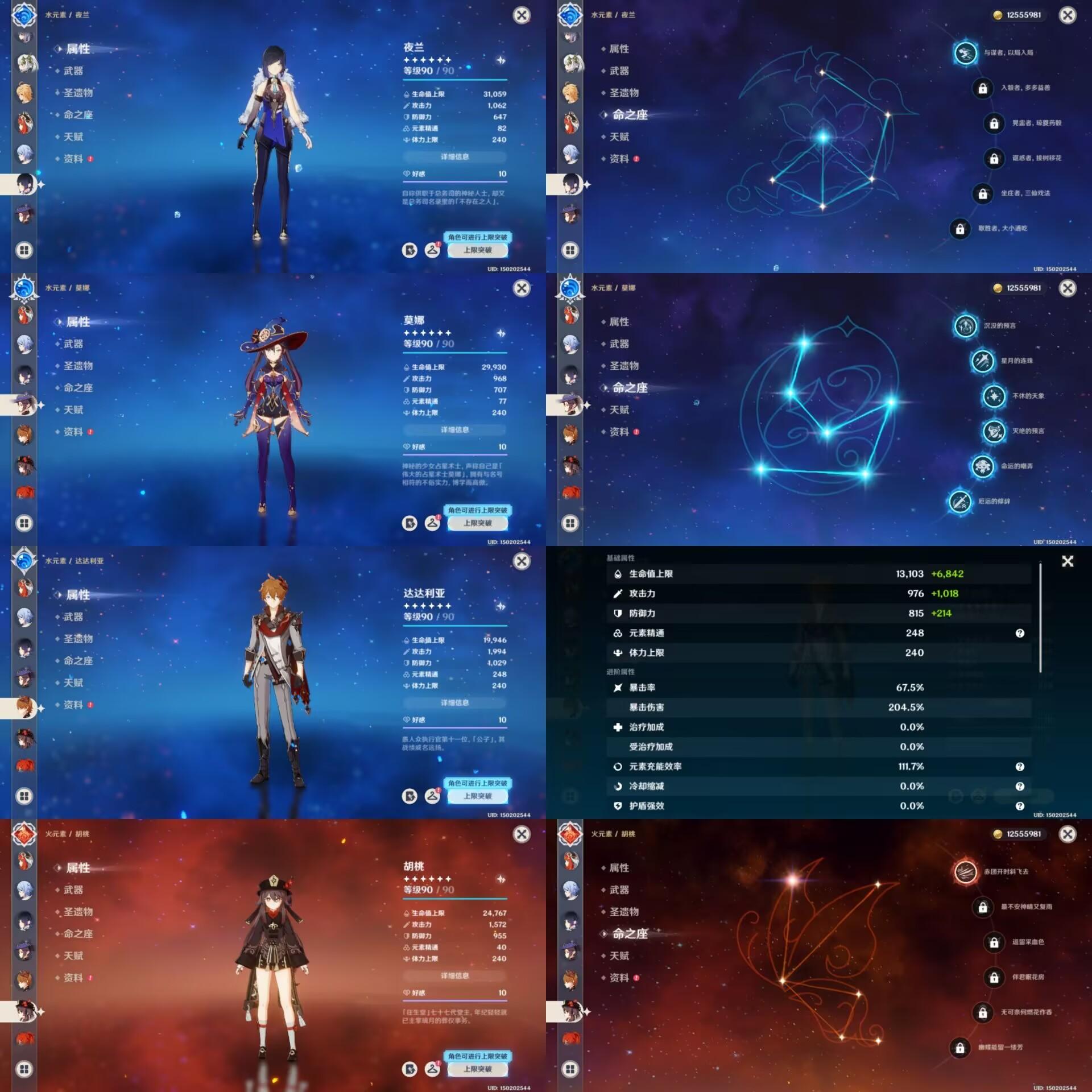Close the detailed attributes stat panel

click(x=1068, y=561)
